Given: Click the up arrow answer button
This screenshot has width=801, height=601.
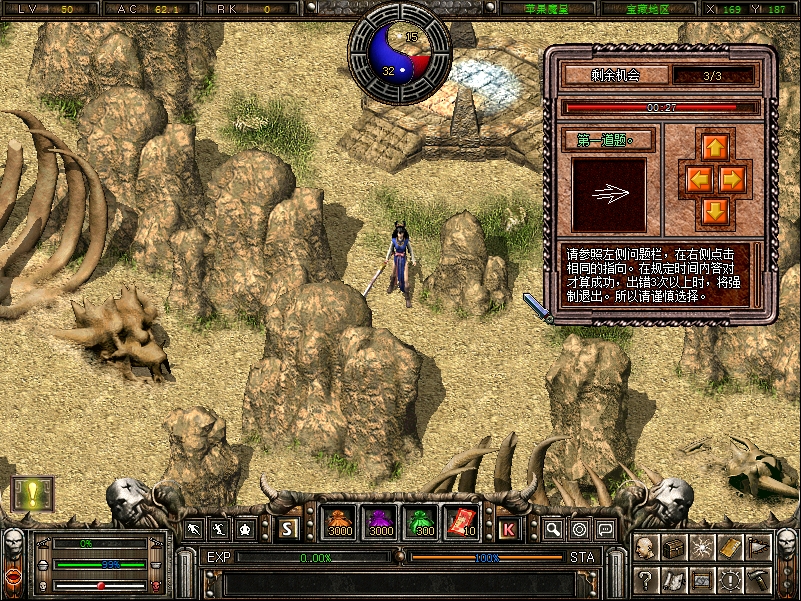Looking at the screenshot, I should tap(714, 147).
